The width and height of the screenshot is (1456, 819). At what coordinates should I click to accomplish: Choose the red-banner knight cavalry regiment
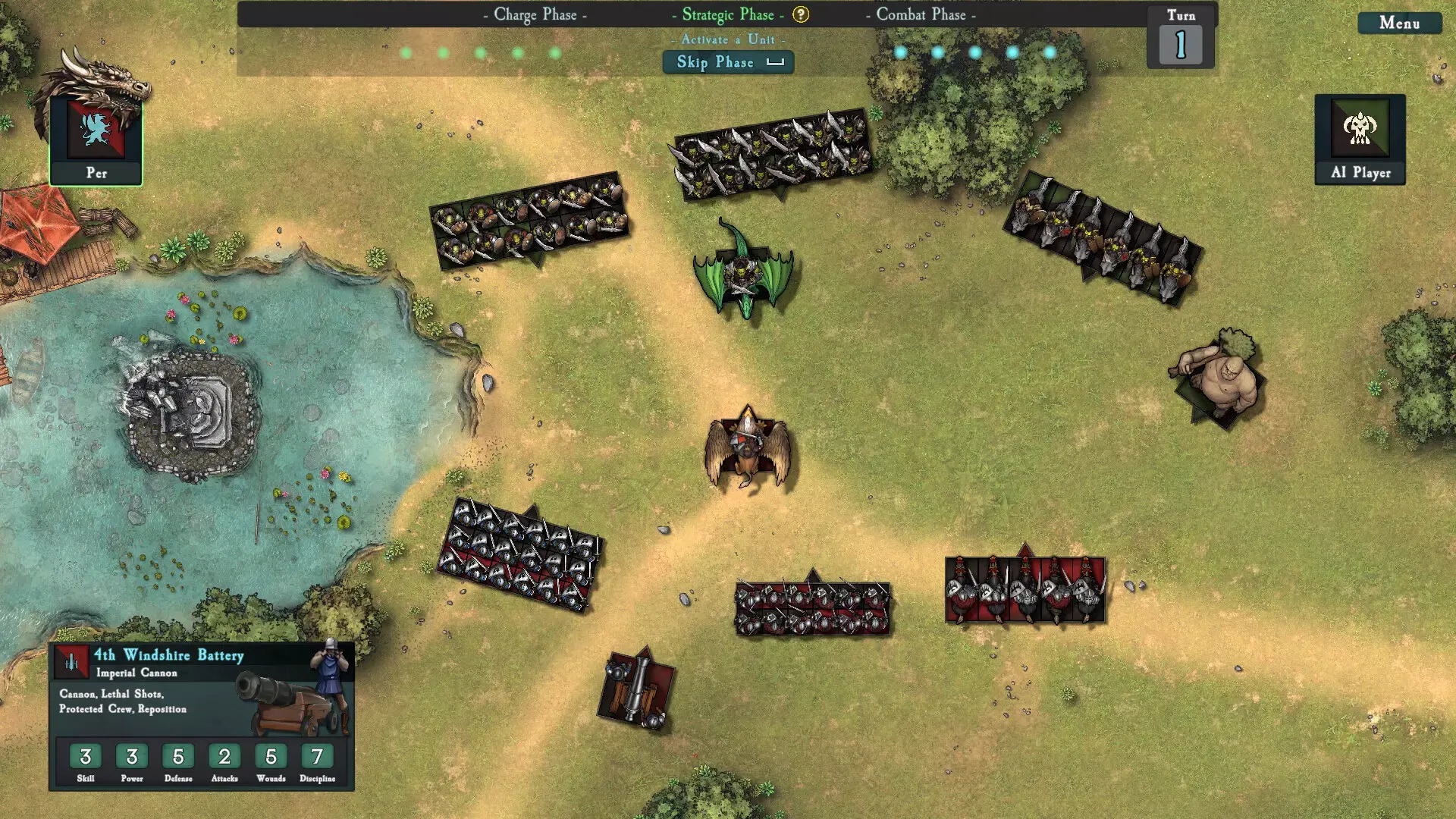[1025, 590]
